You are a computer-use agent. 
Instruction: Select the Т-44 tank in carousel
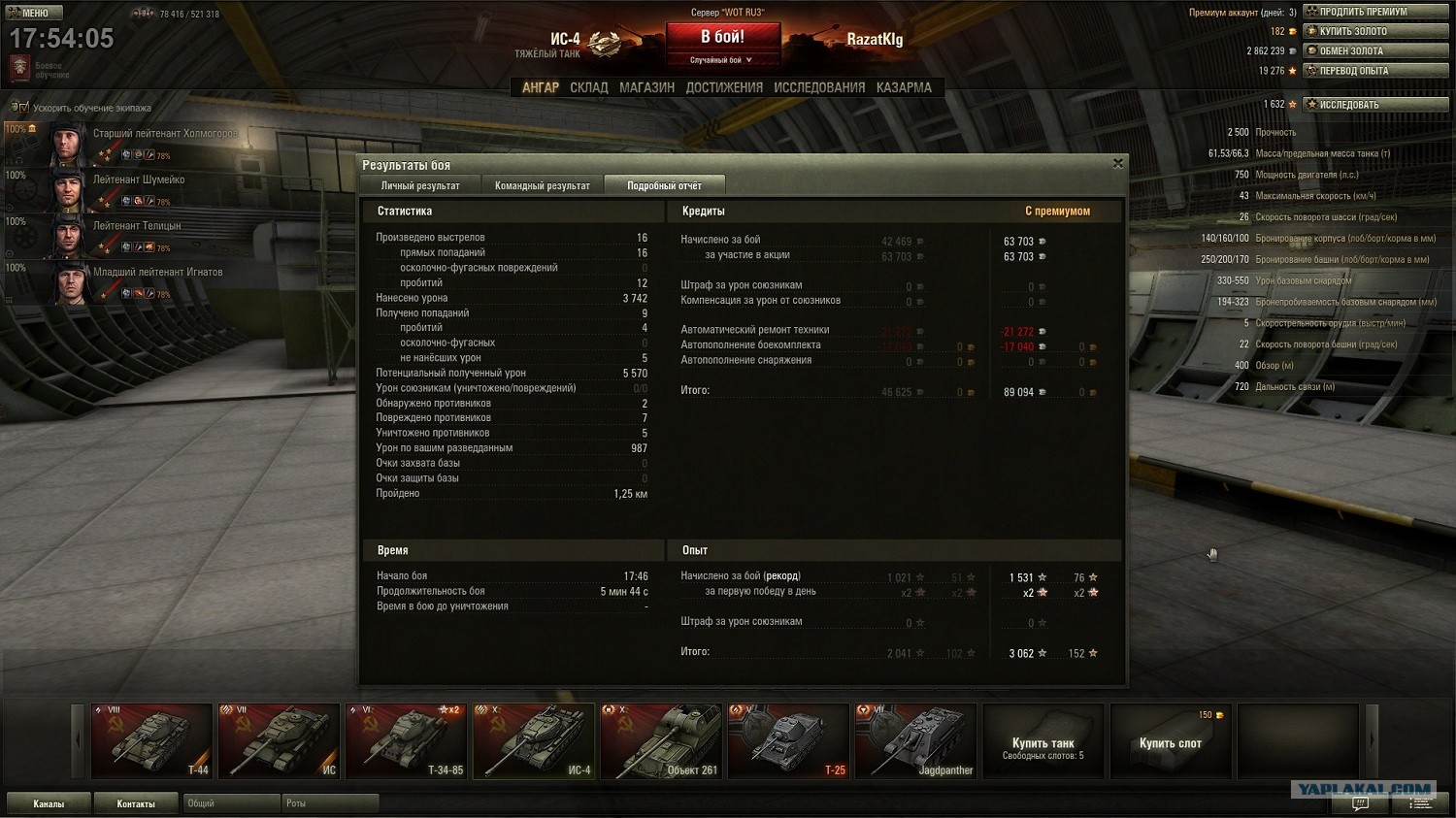tap(151, 740)
